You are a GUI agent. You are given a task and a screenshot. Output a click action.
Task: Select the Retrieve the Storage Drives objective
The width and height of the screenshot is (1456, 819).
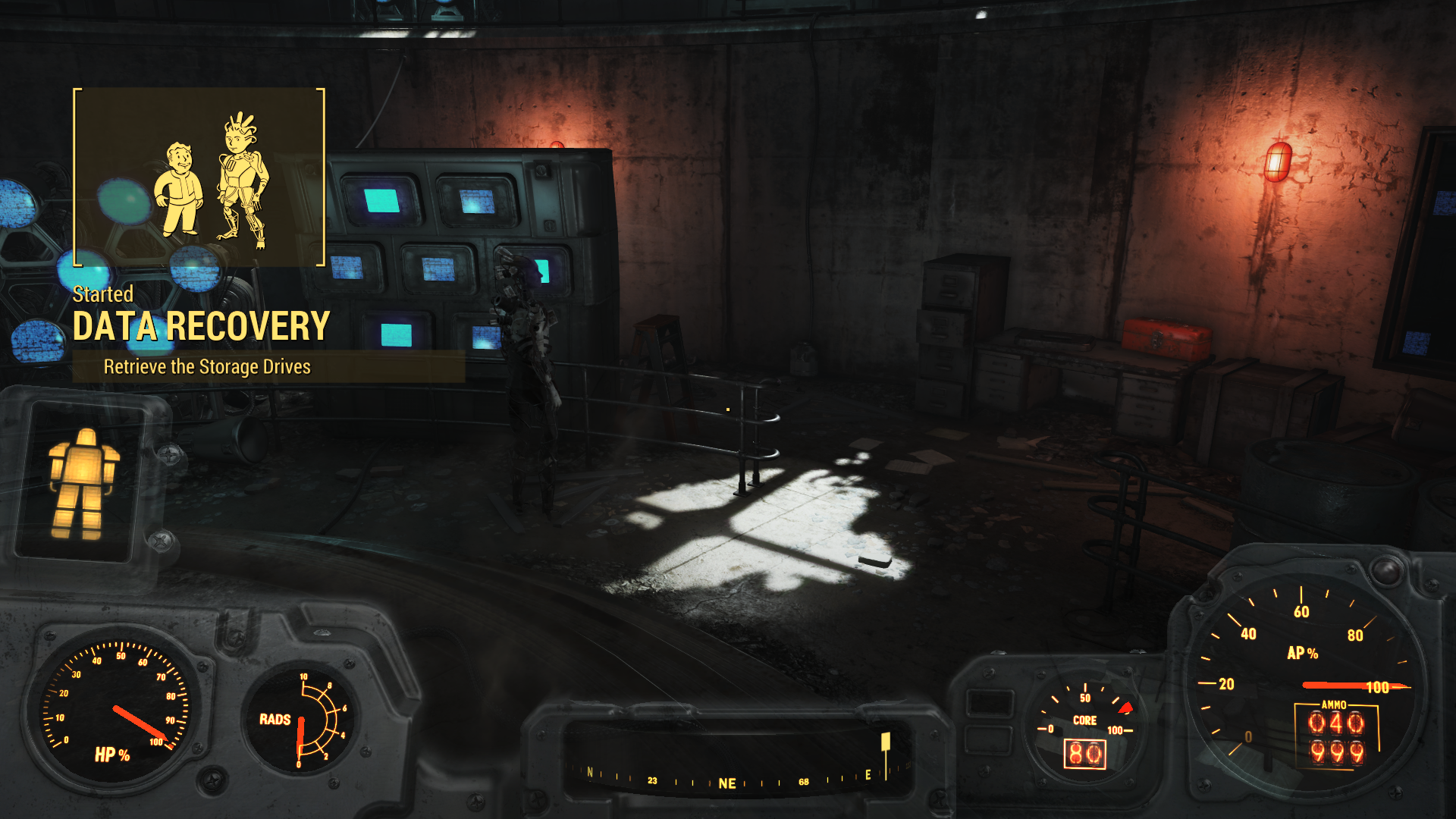point(207,367)
